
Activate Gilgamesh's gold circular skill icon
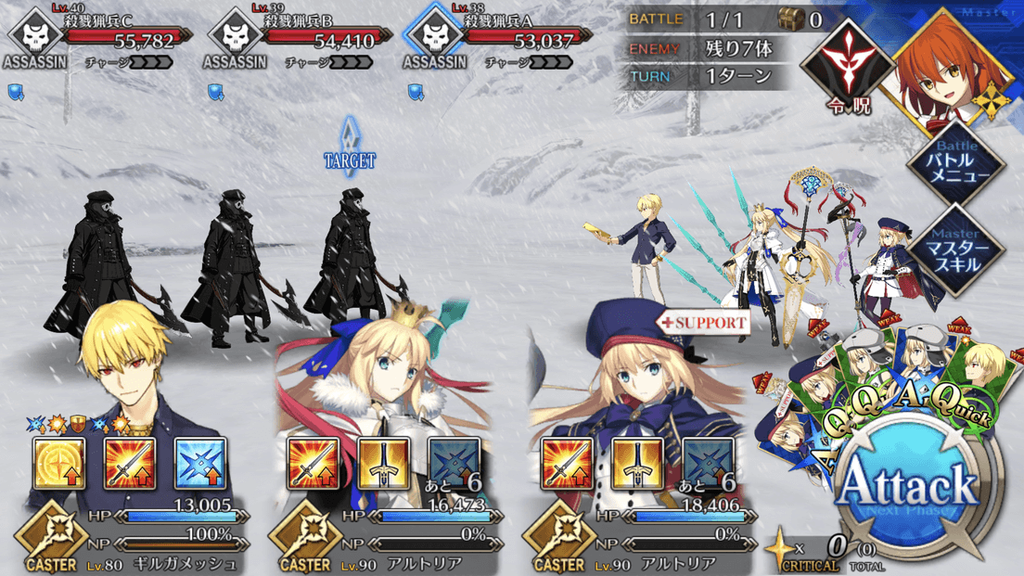coord(58,463)
